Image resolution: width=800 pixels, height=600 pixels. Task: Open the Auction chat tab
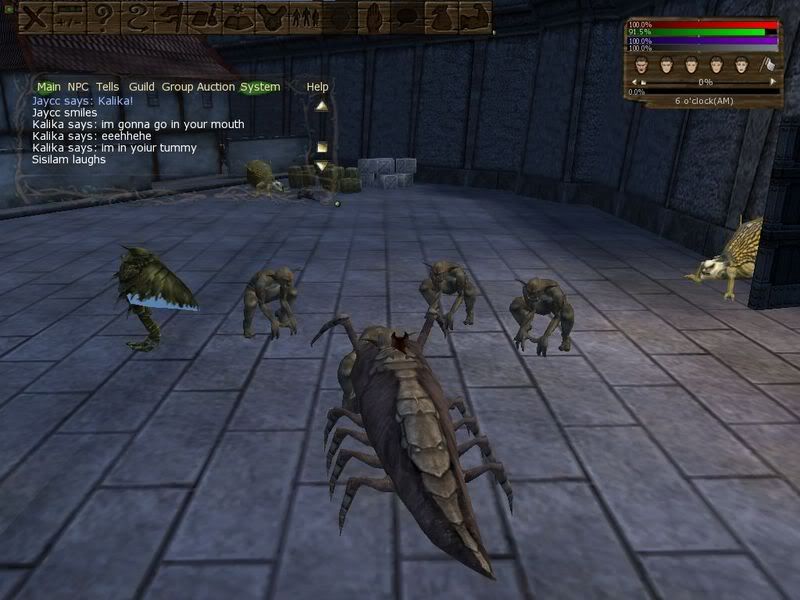click(x=215, y=87)
